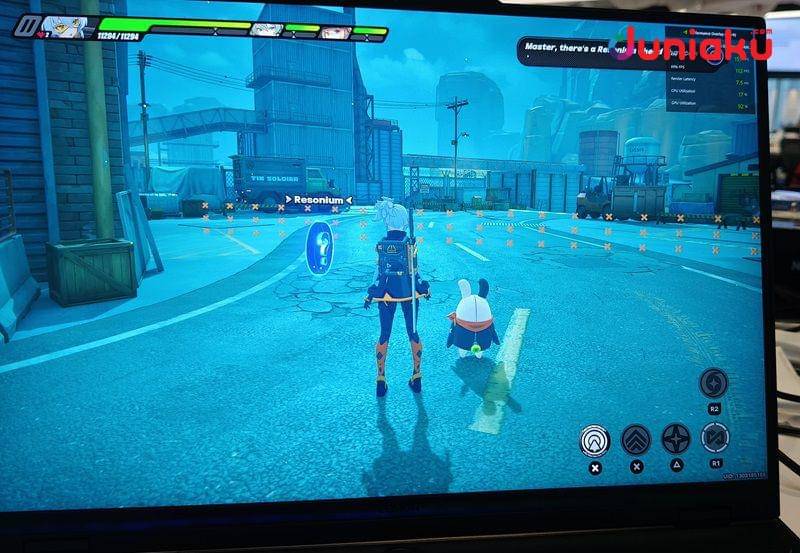The image size is (800, 553).
Task: Pause the game with the top-left pause button
Action: point(25,26)
